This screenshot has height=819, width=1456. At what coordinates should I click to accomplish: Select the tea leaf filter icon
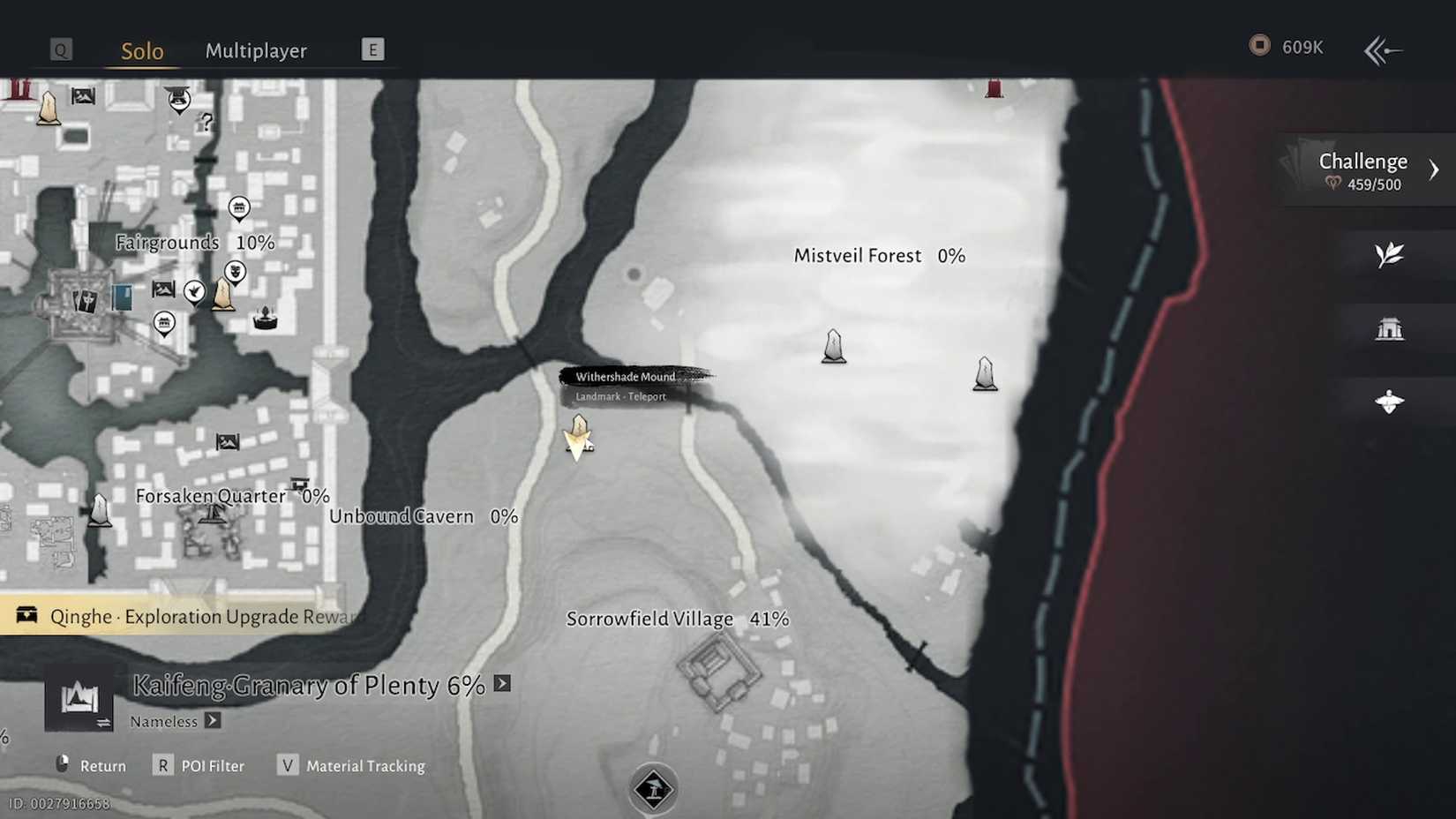click(1390, 254)
